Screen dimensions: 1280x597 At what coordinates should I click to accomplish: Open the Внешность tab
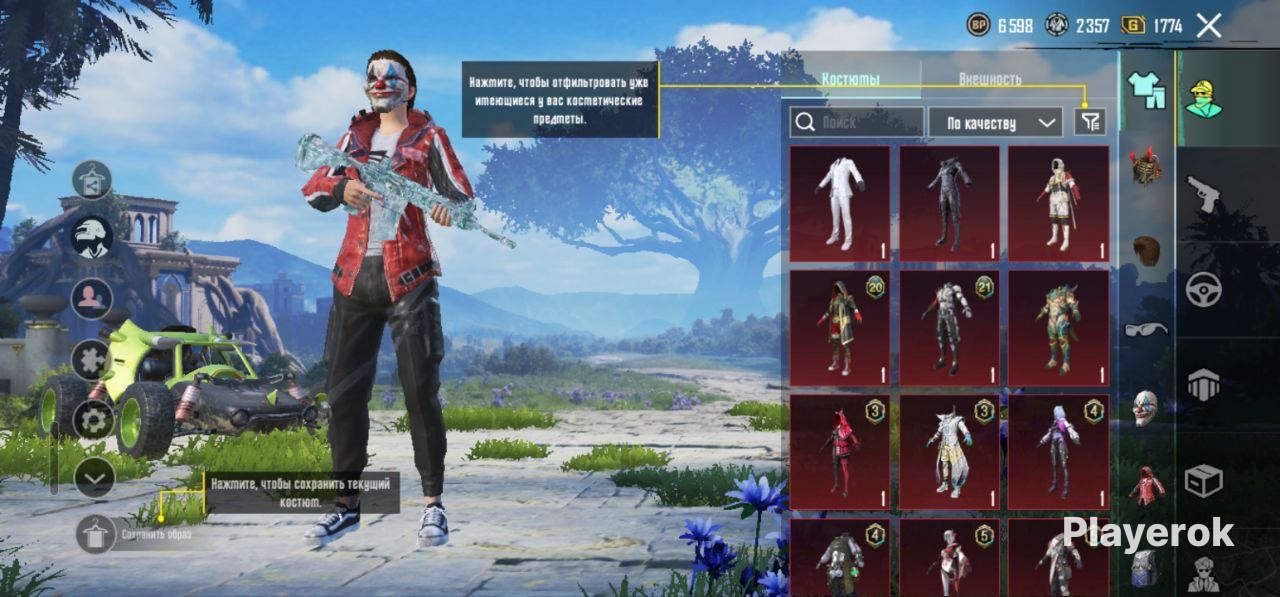pyautogui.click(x=990, y=78)
